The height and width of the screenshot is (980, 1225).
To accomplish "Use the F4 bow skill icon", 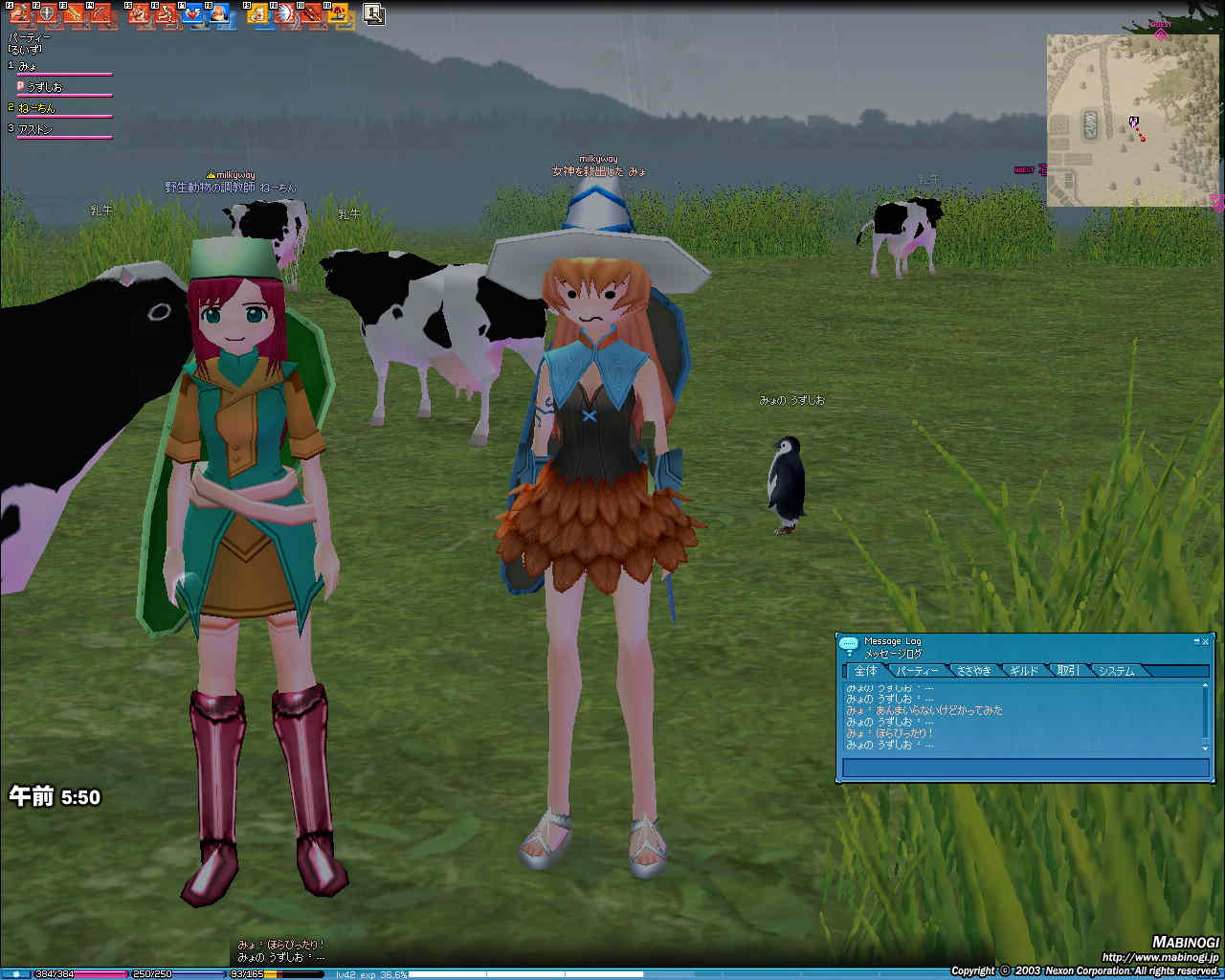I will [100, 14].
